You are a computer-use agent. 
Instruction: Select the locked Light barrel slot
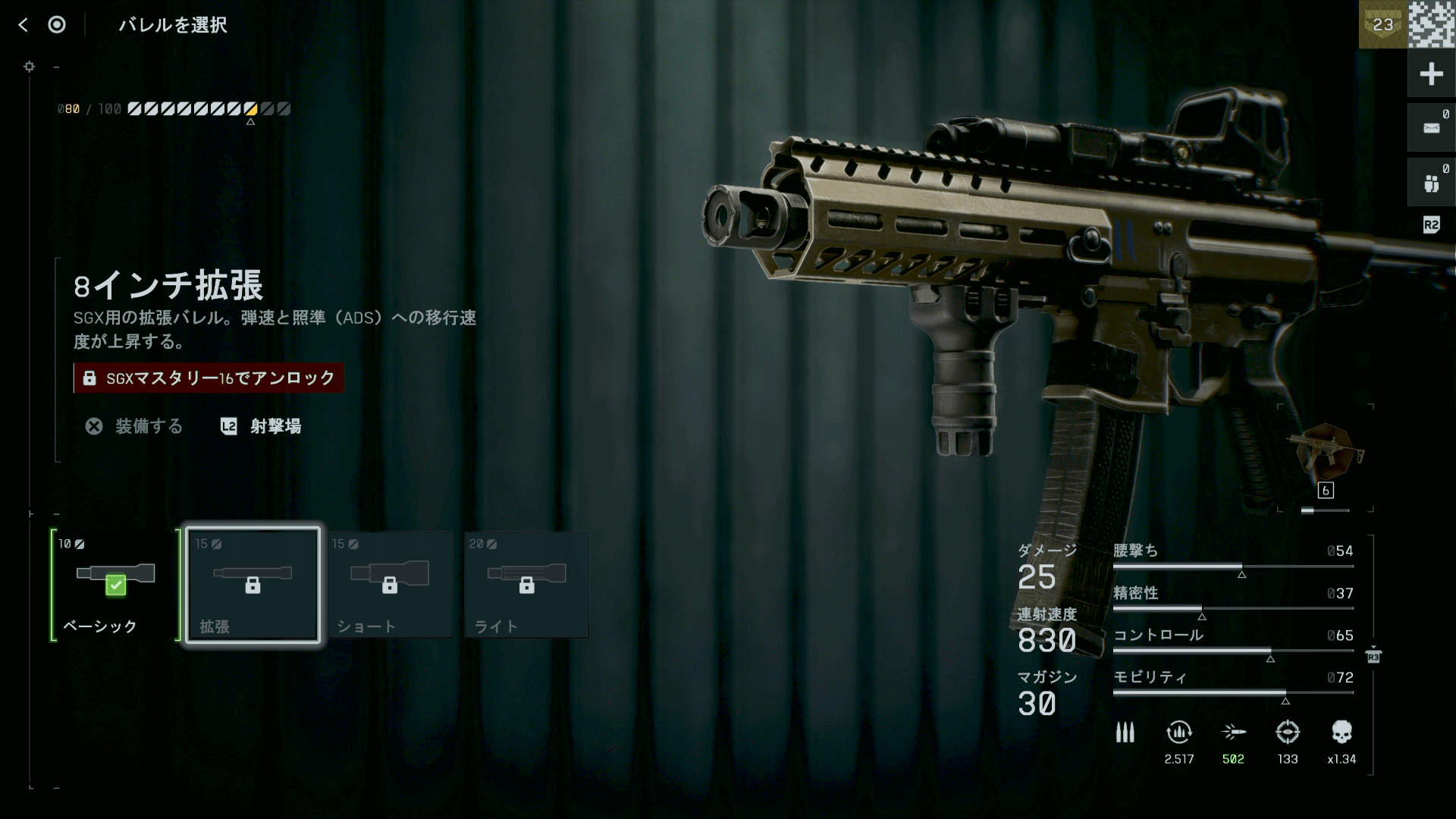pyautogui.click(x=527, y=585)
